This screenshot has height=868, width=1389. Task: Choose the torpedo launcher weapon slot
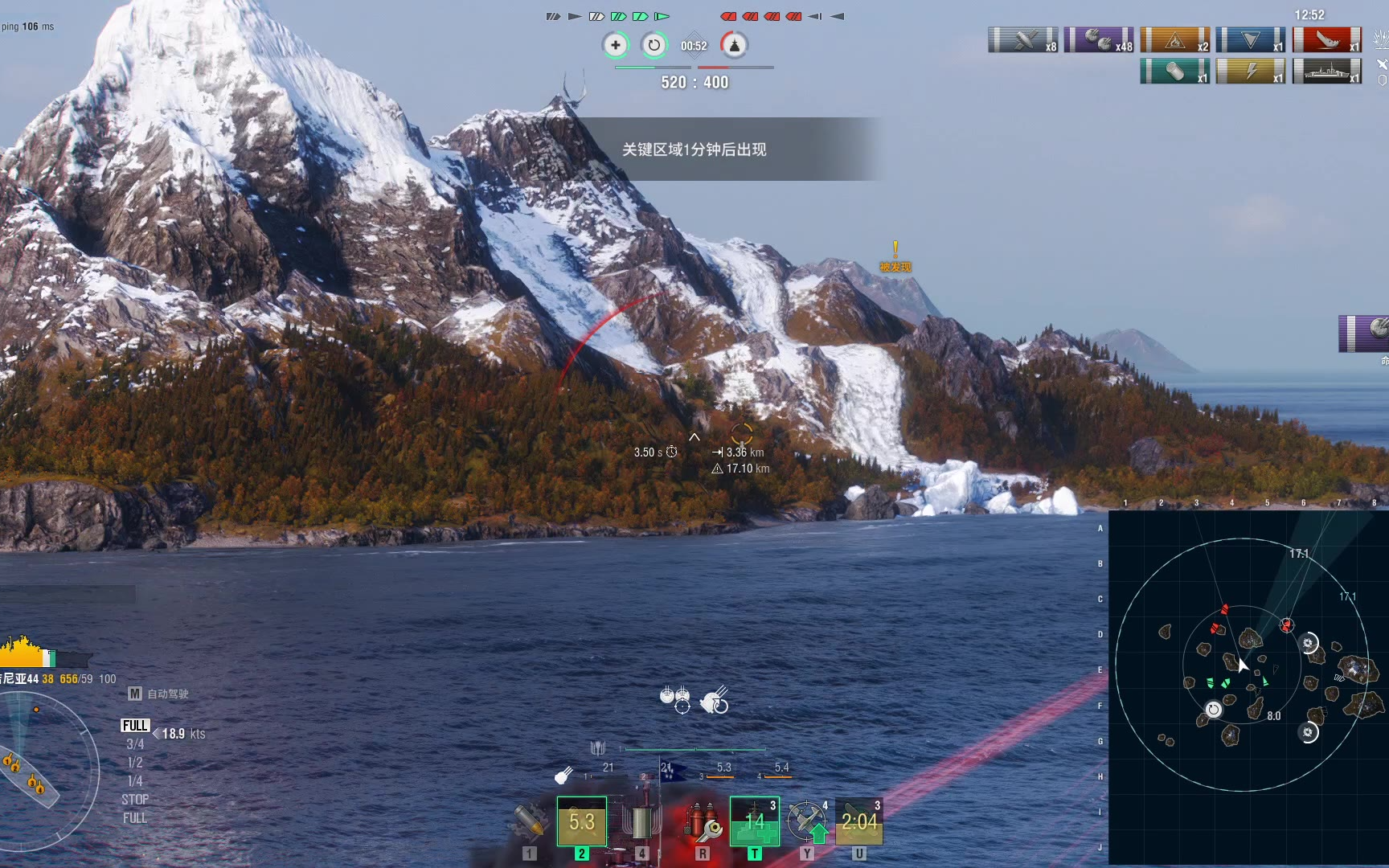tap(641, 821)
